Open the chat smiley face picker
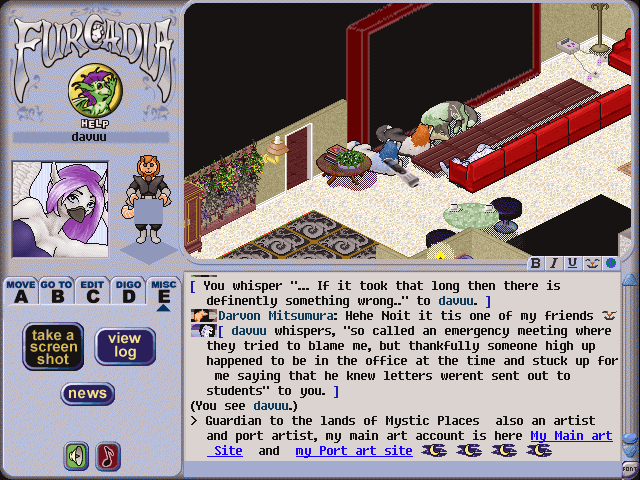The height and width of the screenshot is (480, 640). click(590, 264)
